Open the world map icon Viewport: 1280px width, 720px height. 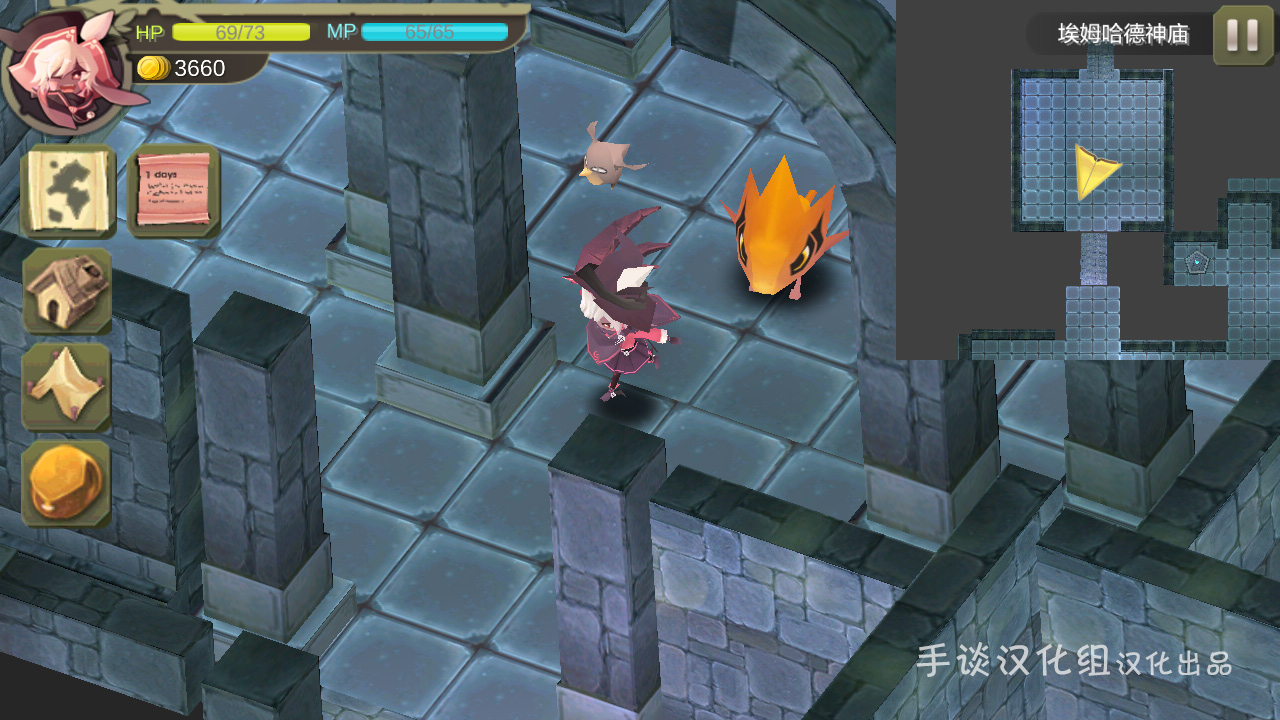(x=66, y=192)
